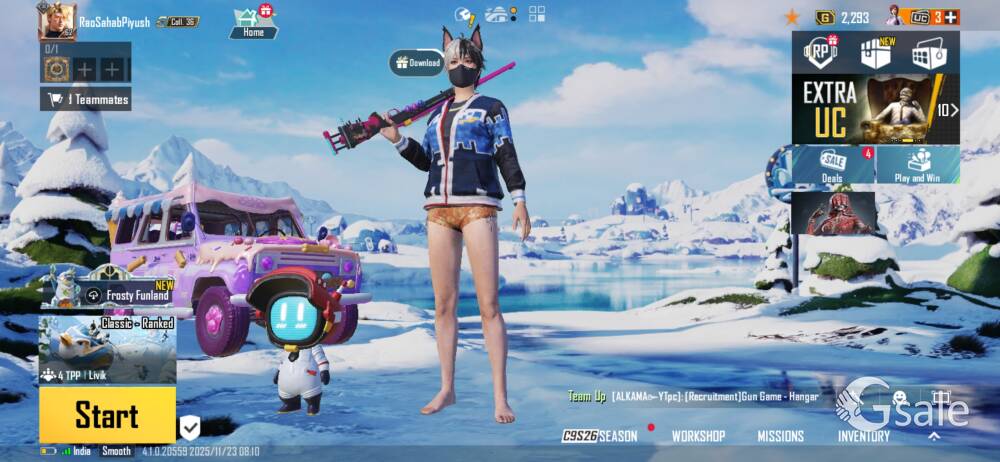The height and width of the screenshot is (462, 1000).
Task: Open the Inventory
Action: (x=863, y=436)
